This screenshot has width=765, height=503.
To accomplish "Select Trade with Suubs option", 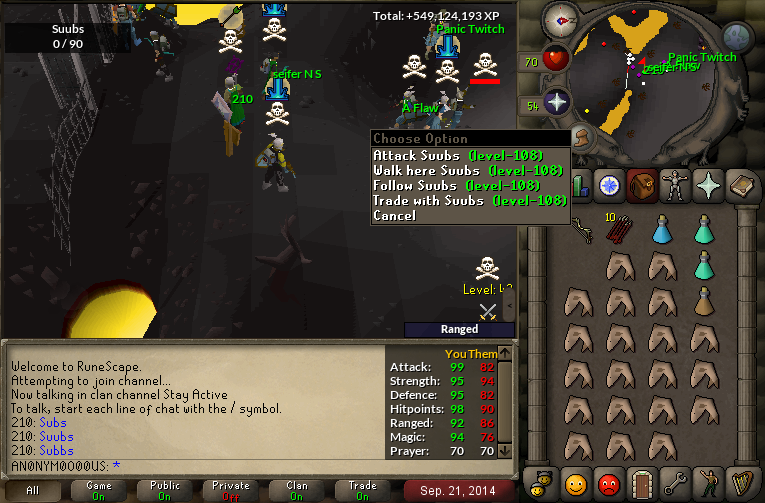I will tap(469, 200).
